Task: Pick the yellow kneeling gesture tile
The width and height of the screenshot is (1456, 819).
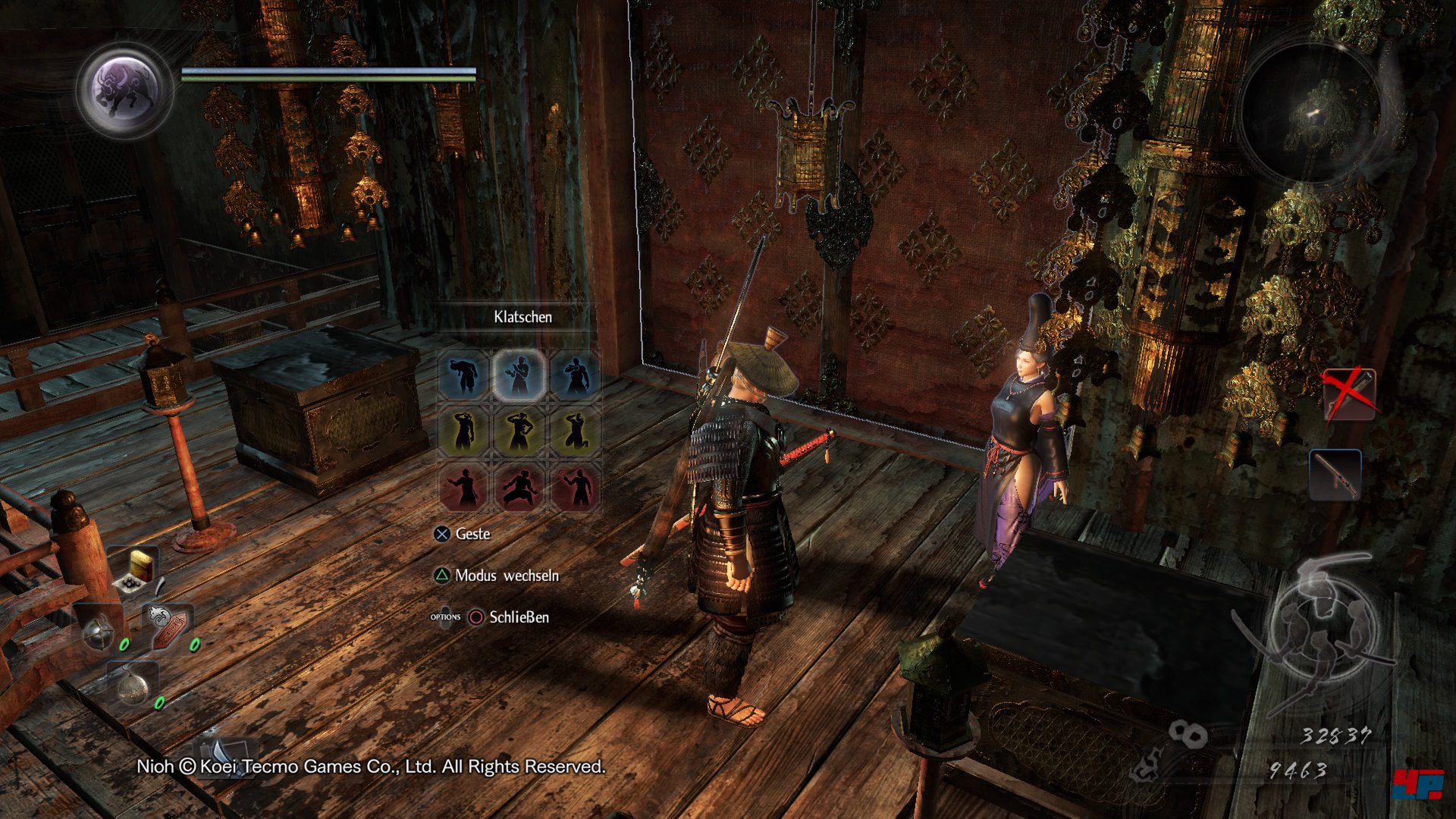Action: (576, 431)
